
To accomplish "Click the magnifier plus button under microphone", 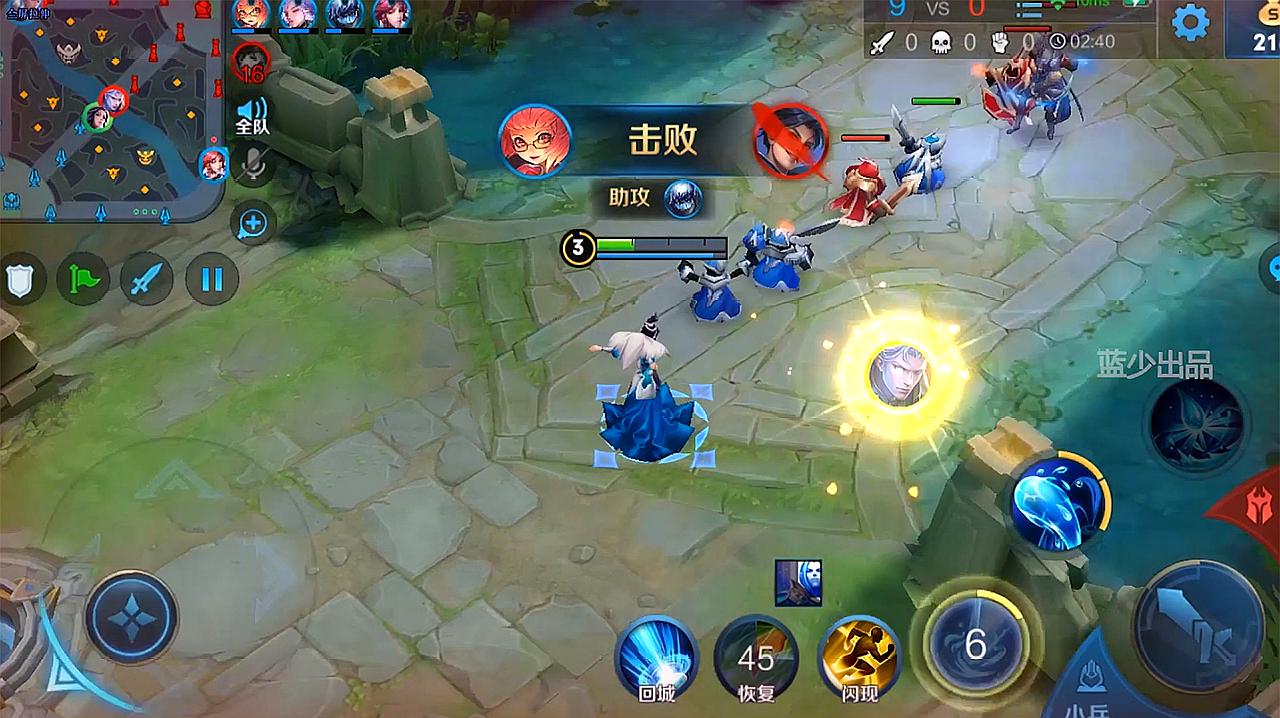I will click(252, 224).
